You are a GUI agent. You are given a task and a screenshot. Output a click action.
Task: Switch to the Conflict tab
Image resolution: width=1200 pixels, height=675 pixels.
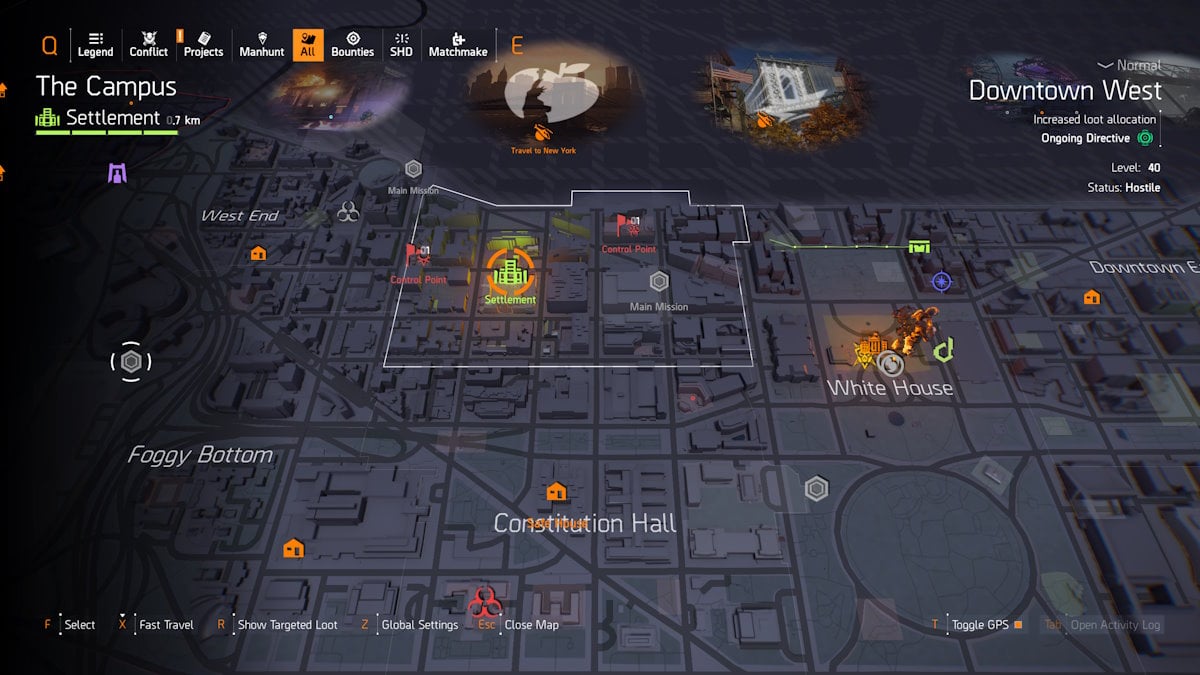(149, 44)
